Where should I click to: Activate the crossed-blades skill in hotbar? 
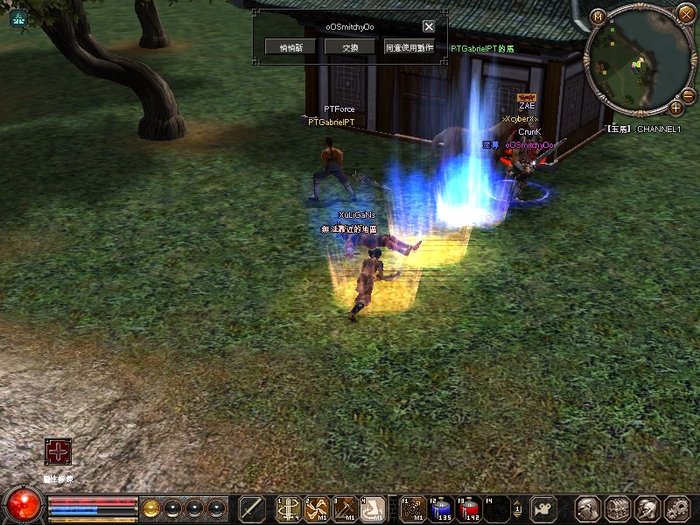tap(317, 508)
